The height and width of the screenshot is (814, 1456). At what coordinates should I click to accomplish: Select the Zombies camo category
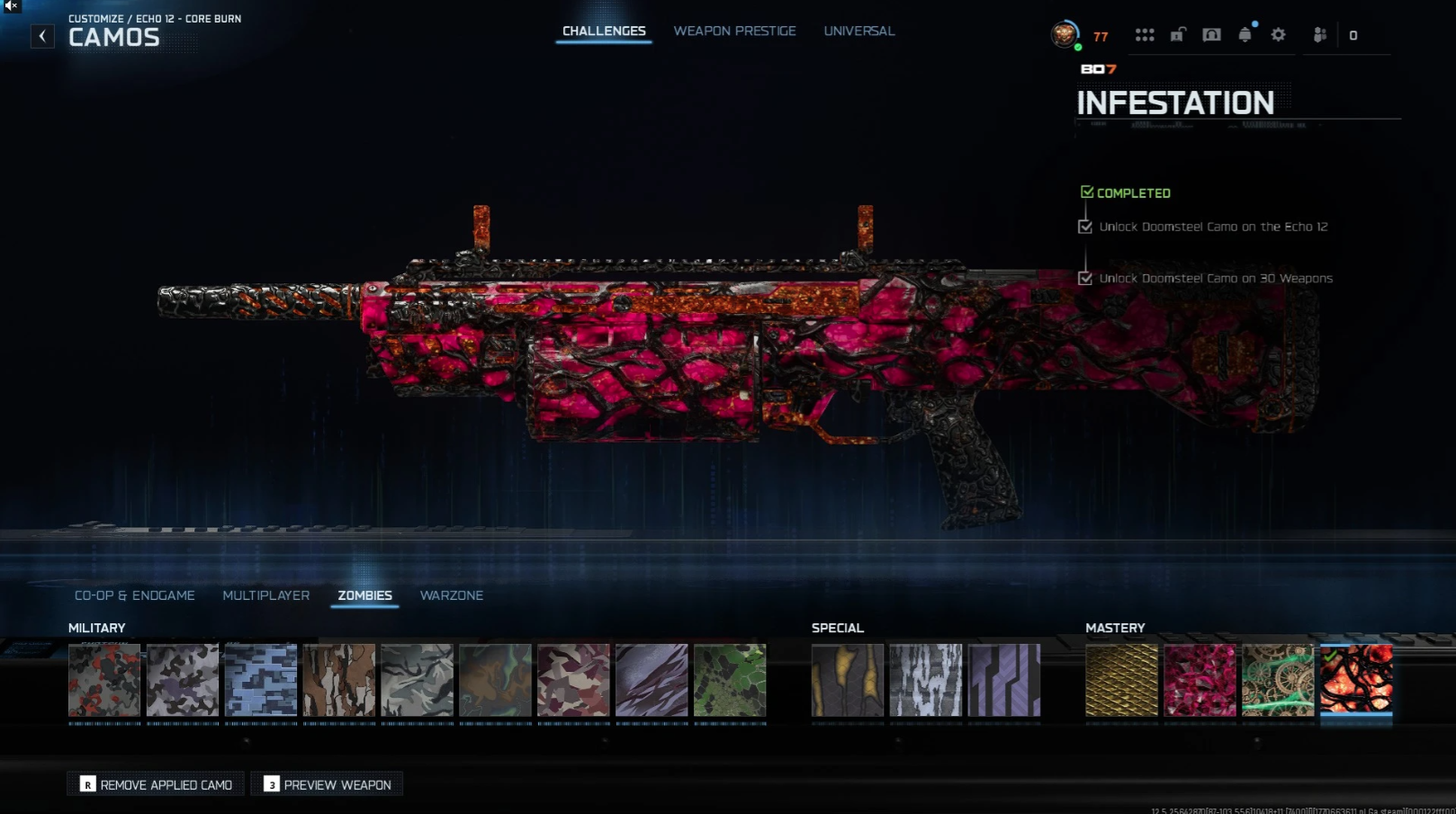[364, 595]
